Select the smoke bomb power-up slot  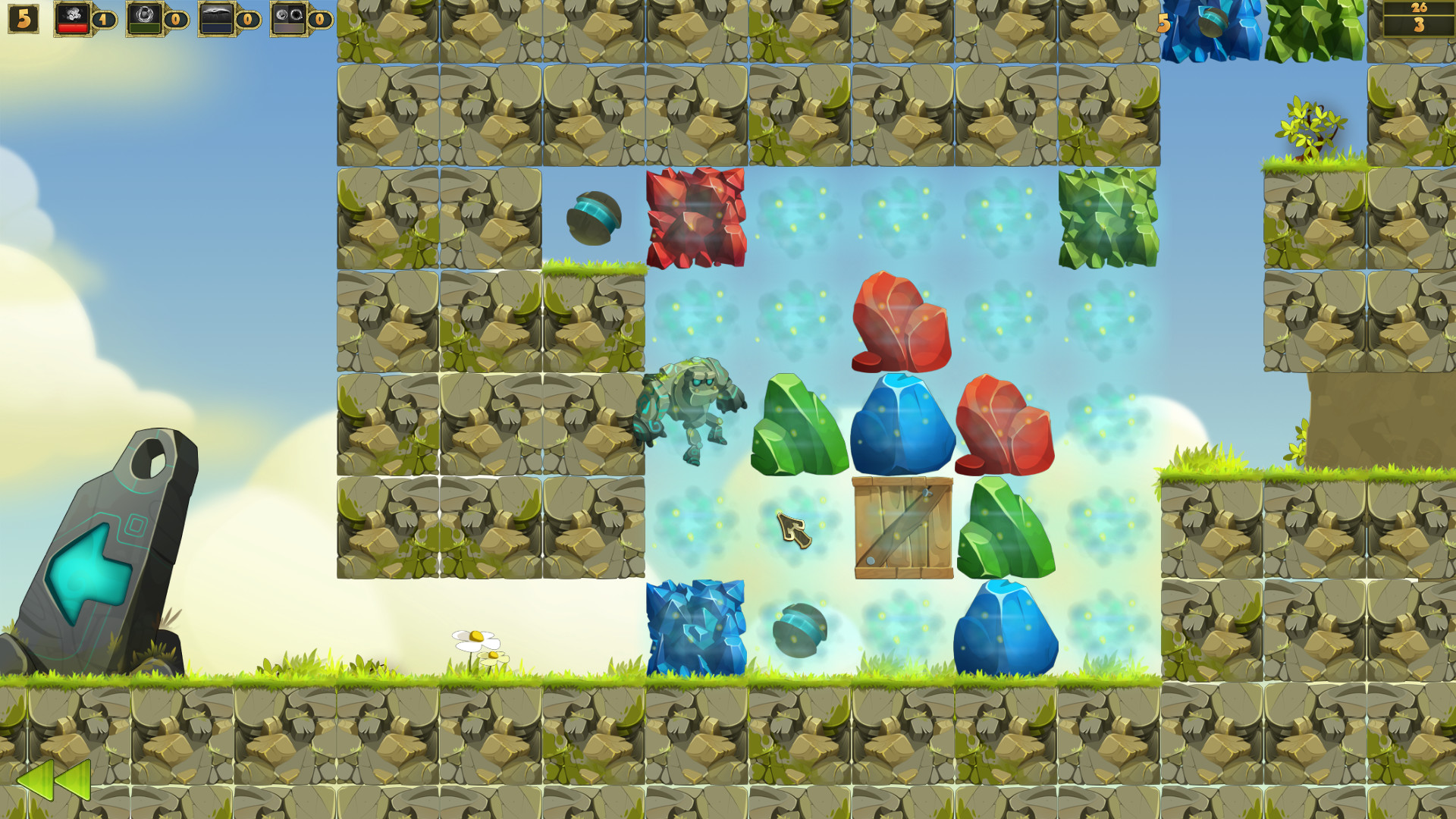[73, 20]
